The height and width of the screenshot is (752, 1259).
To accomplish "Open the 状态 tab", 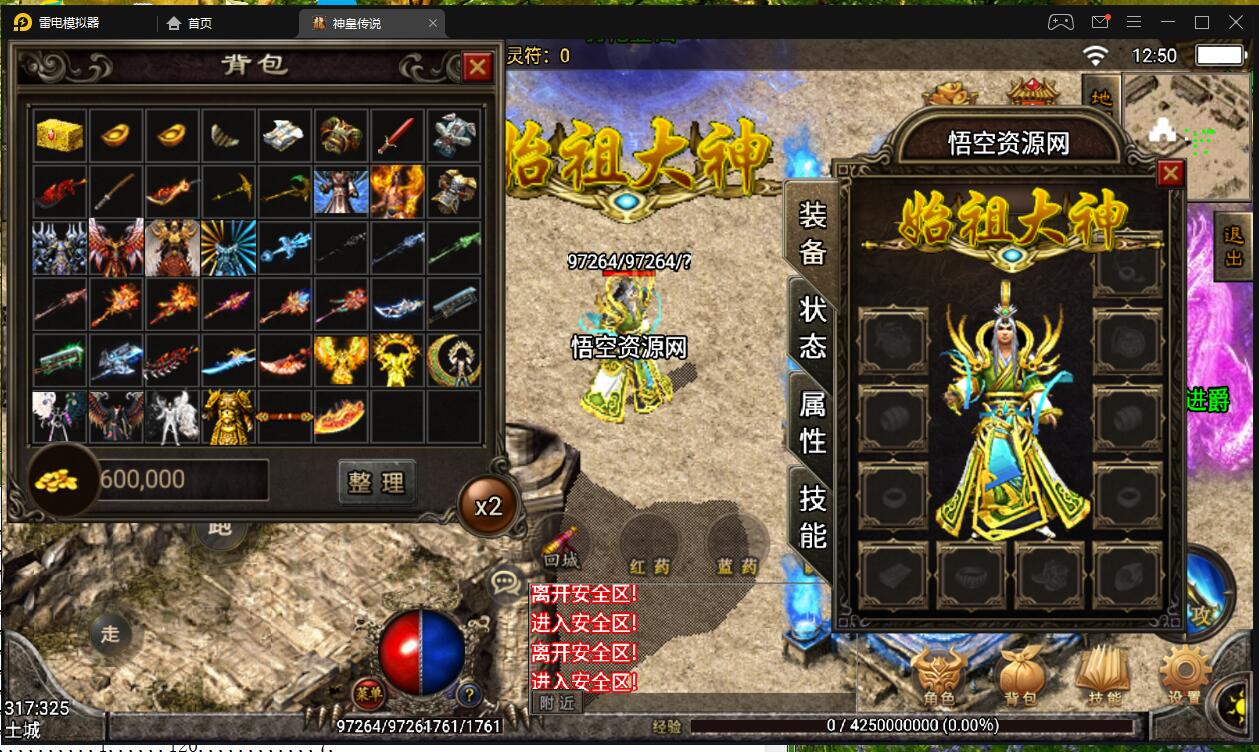I will point(812,326).
